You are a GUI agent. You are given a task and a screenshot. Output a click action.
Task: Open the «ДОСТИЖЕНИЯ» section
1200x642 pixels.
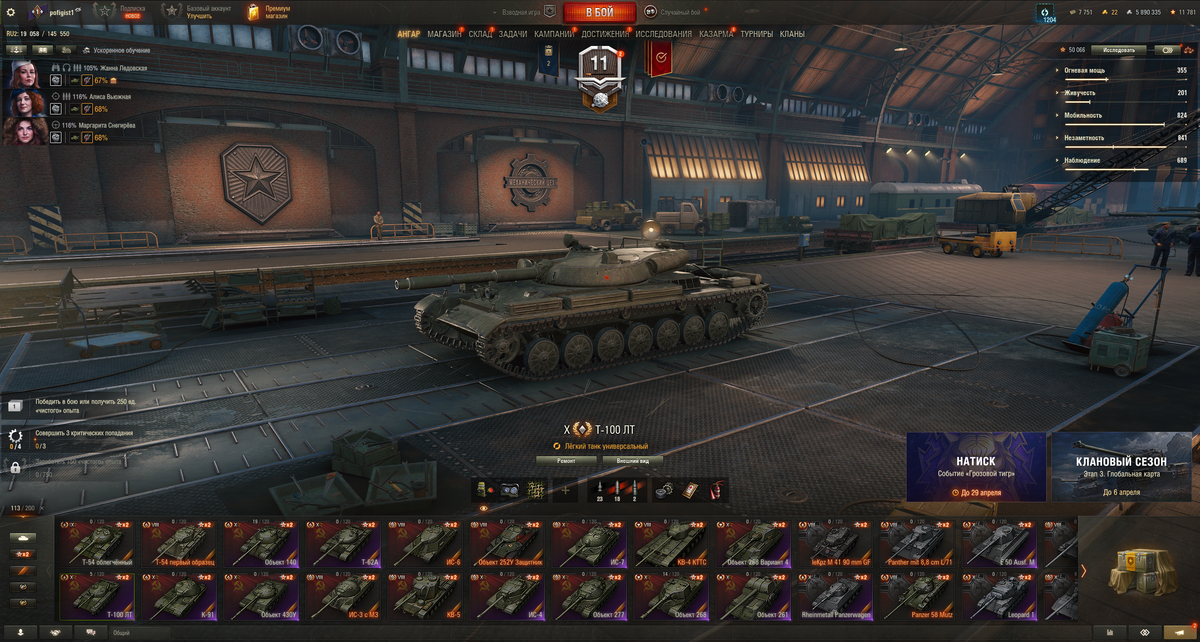(605, 34)
